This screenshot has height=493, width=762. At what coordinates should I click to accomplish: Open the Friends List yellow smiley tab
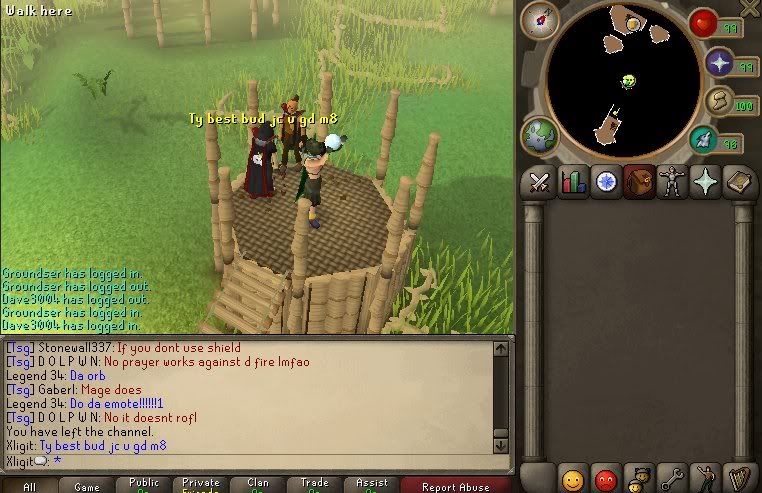coord(573,478)
